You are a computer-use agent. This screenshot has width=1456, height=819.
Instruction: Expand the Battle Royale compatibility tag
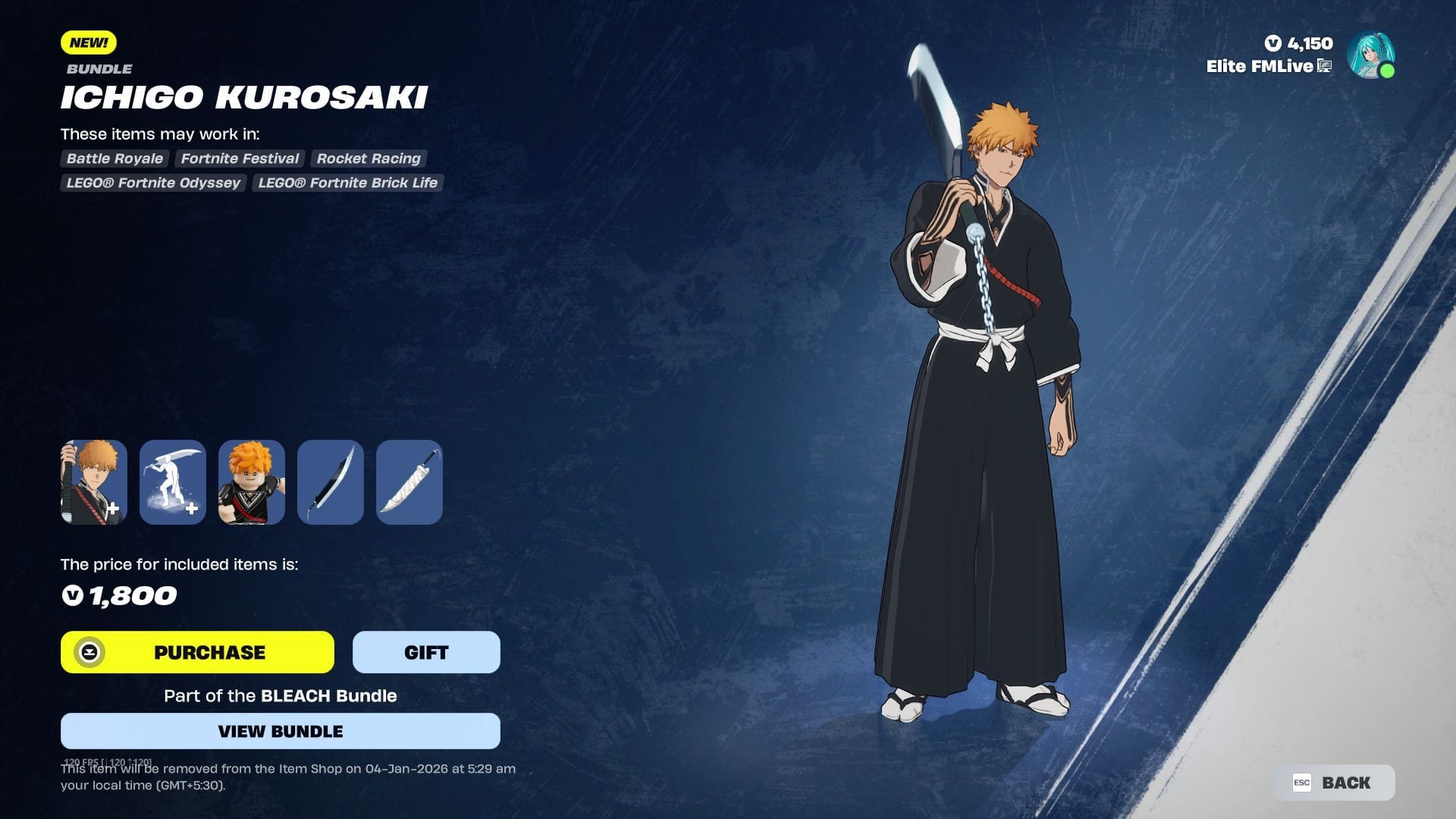point(114,158)
